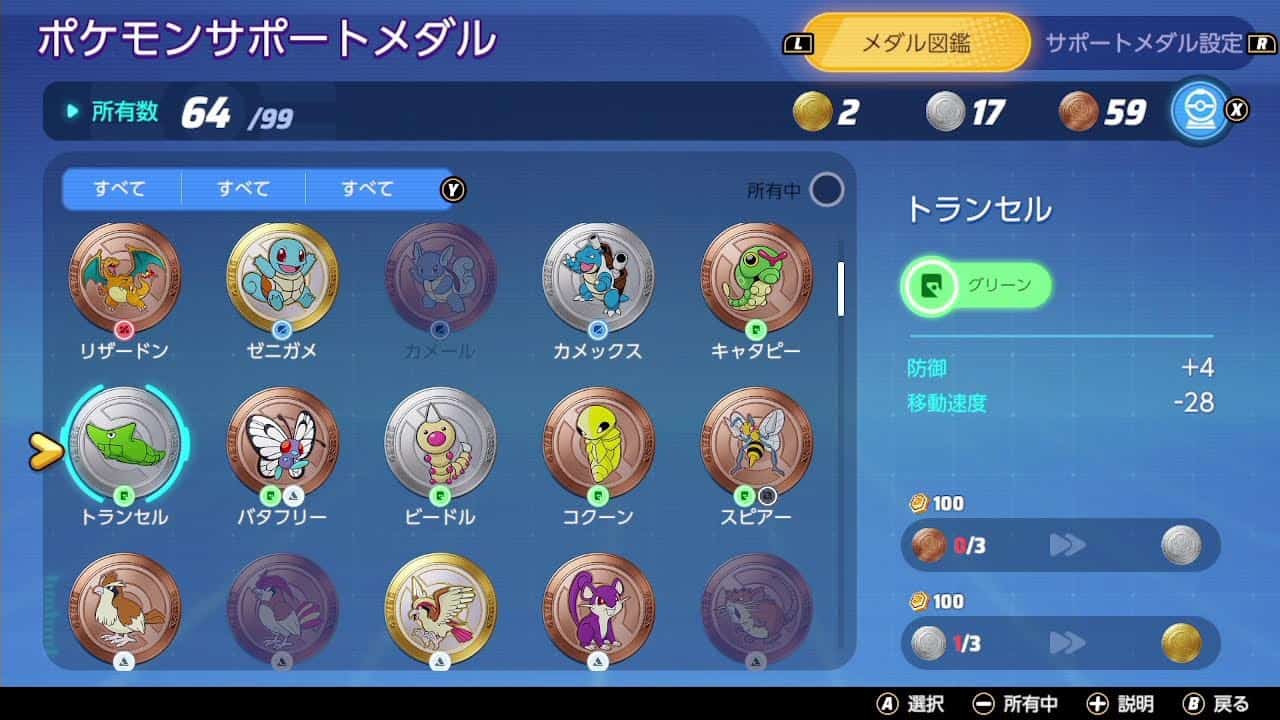Switch to the メダル図鑑 tab
The width and height of the screenshot is (1280, 720).
(x=917, y=42)
